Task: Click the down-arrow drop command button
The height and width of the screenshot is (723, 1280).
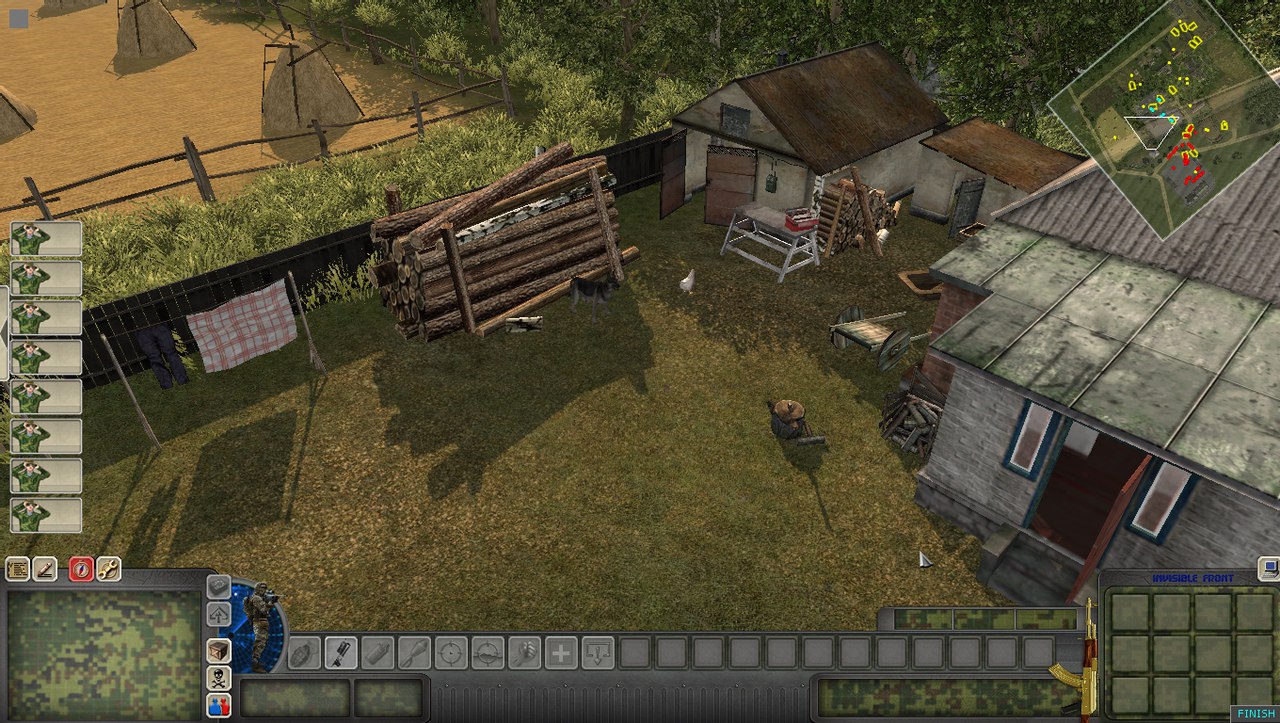Action: point(598,653)
